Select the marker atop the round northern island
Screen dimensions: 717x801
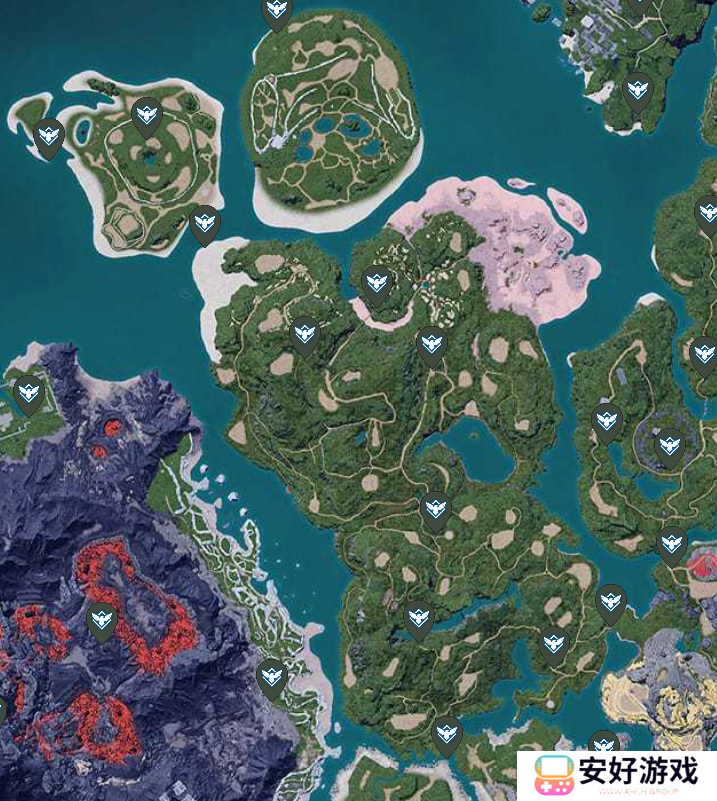[277, 13]
